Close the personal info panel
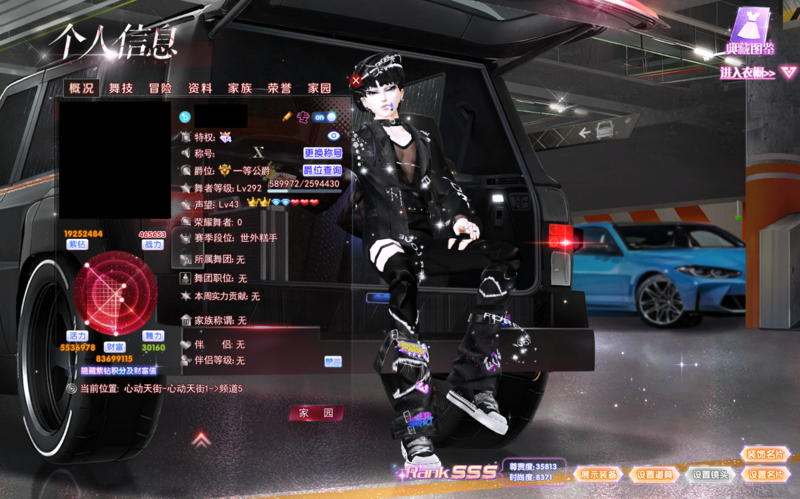 [x=356, y=80]
